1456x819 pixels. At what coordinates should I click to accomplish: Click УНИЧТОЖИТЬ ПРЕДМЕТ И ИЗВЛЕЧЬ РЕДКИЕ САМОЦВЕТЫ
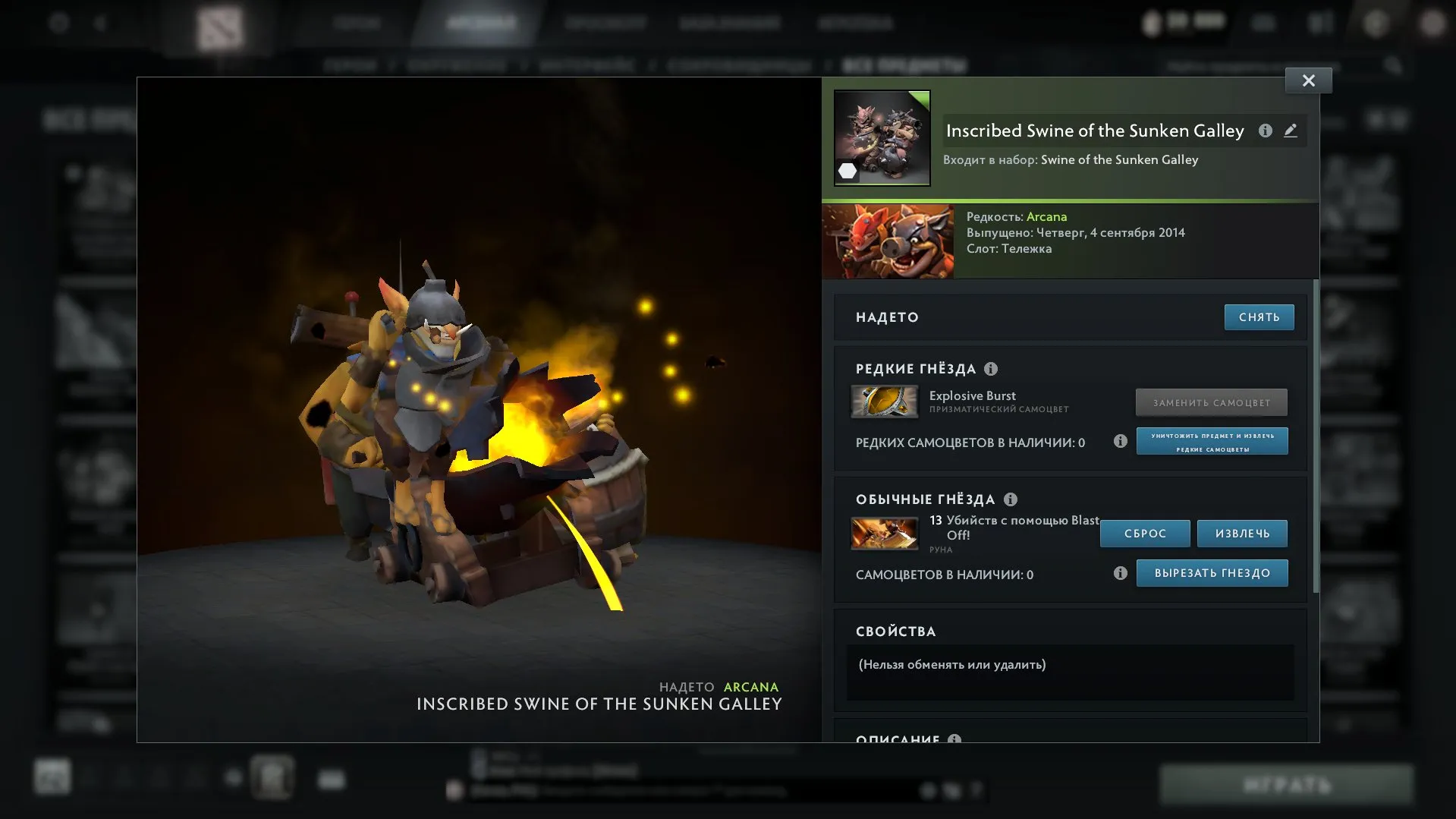(x=1211, y=441)
